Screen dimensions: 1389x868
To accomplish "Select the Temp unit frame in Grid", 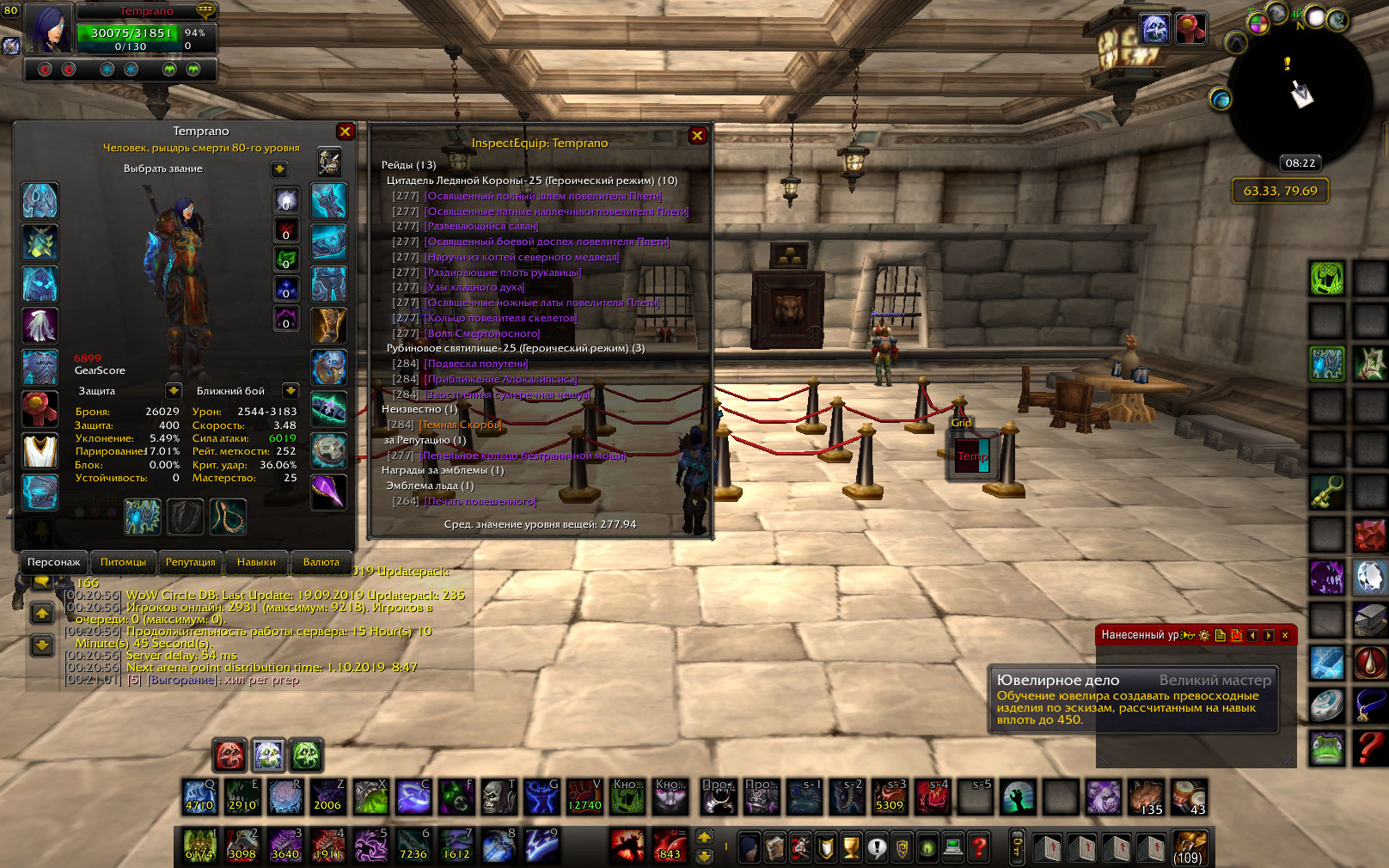I will point(973,456).
